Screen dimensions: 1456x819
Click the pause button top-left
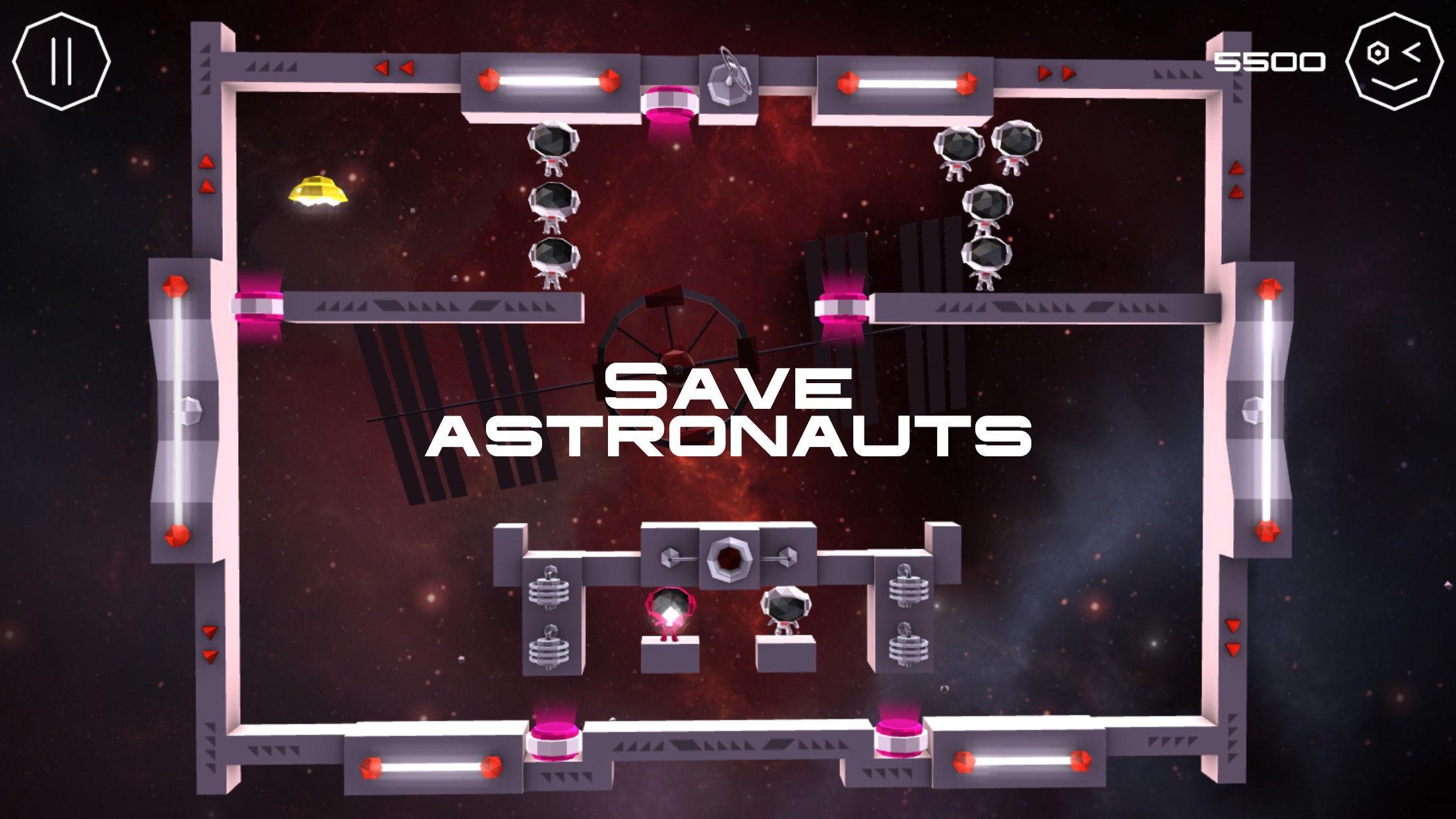(63, 60)
